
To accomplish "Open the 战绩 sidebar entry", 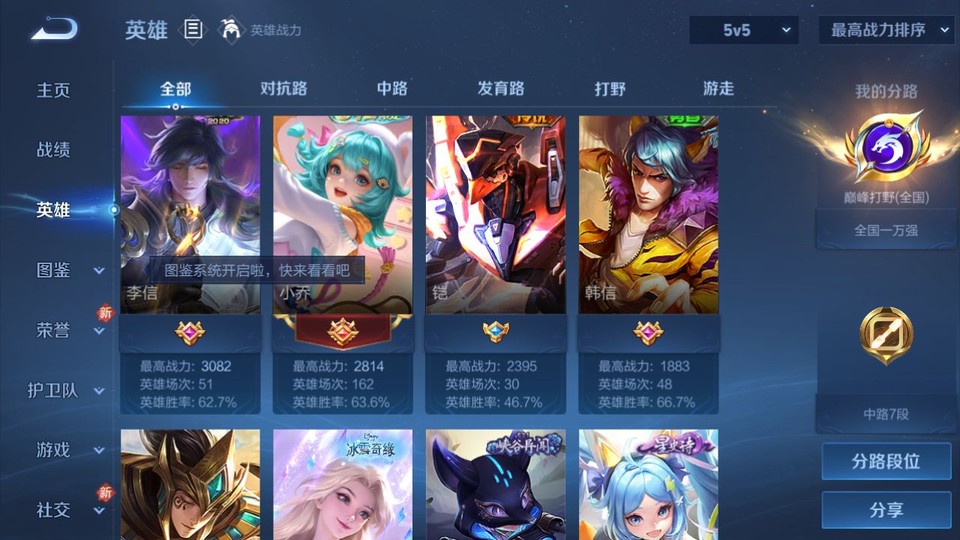I will click(x=54, y=150).
